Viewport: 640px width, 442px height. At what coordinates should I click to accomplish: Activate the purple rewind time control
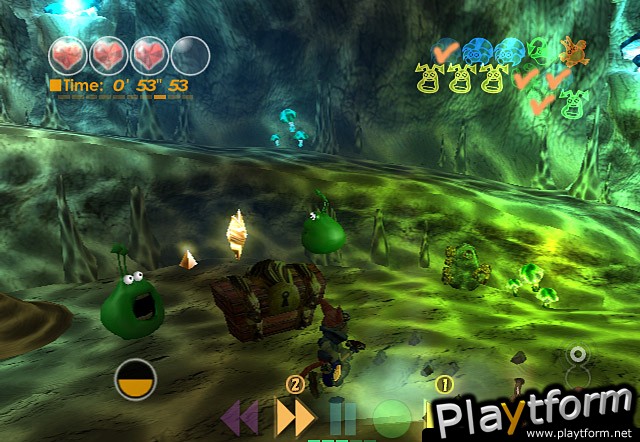point(240,415)
